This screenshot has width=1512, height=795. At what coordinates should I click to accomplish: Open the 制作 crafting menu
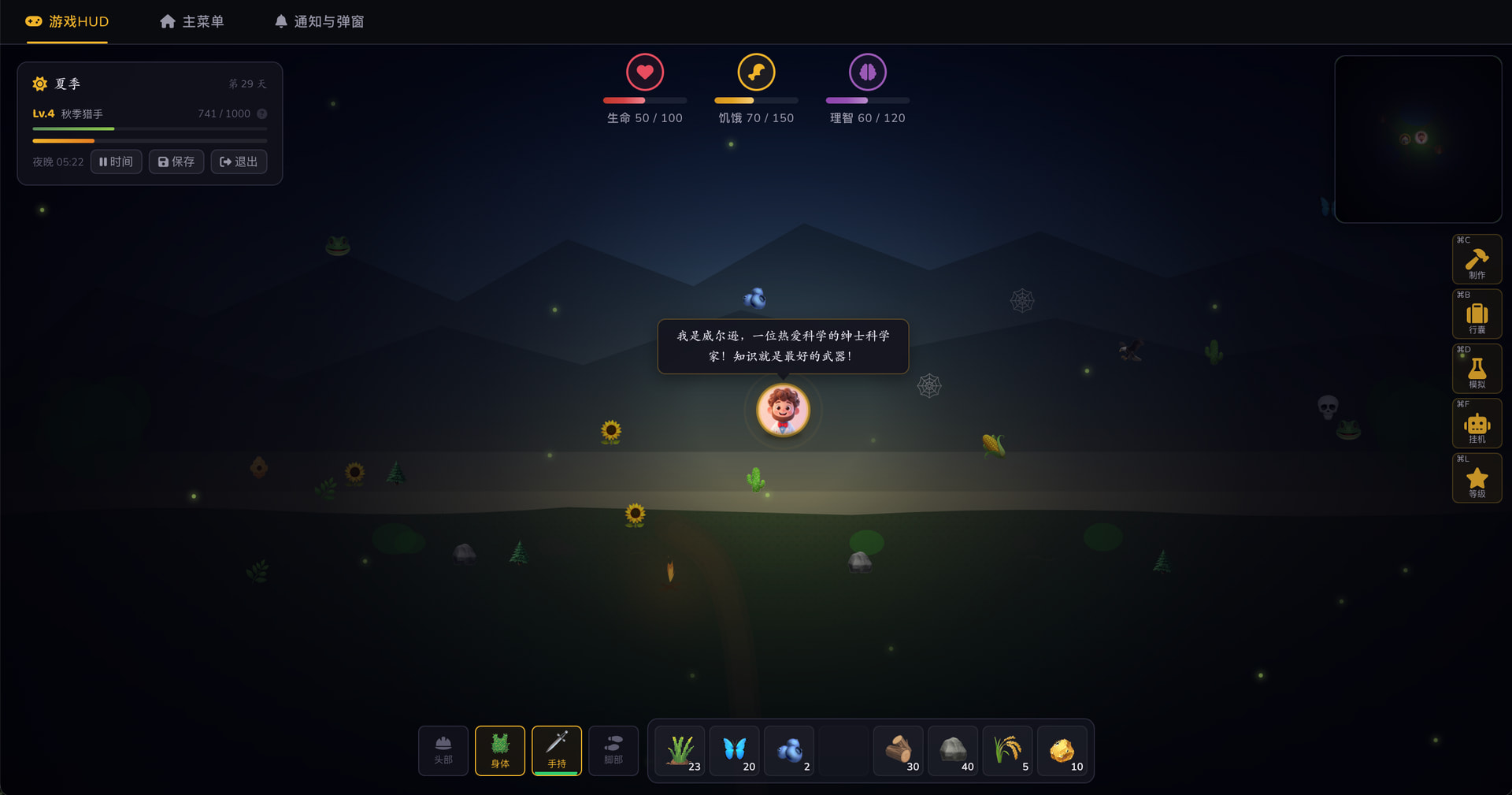click(1477, 259)
